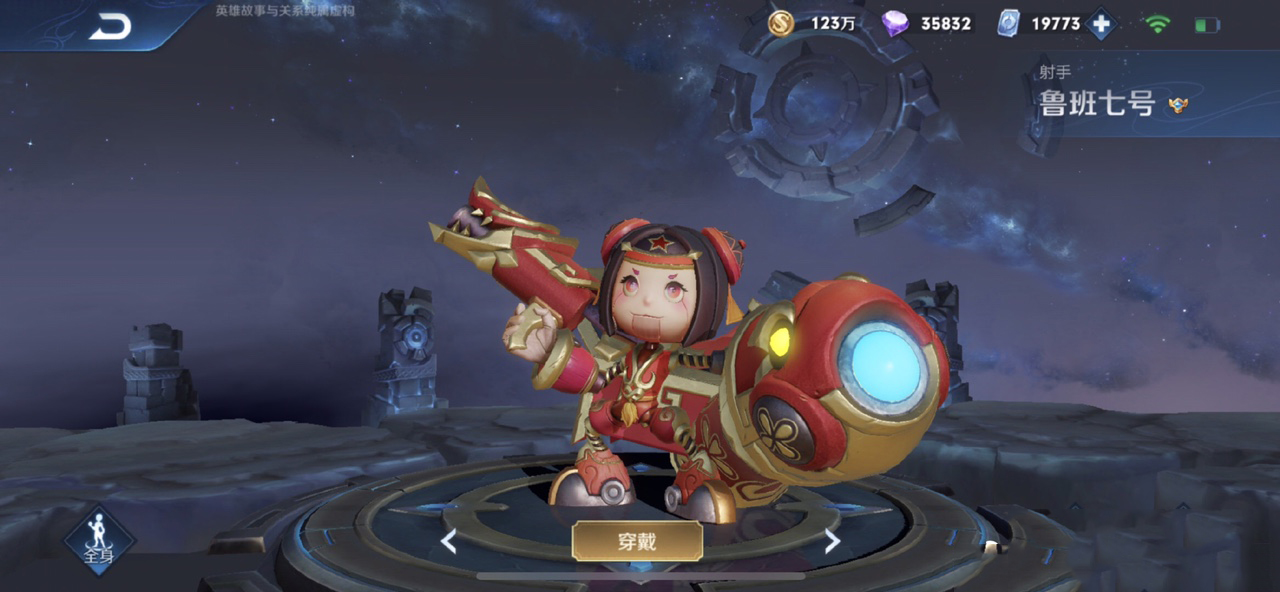Image resolution: width=1280 pixels, height=592 pixels.
Task: Go back using the return arrow
Action: click(x=110, y=27)
